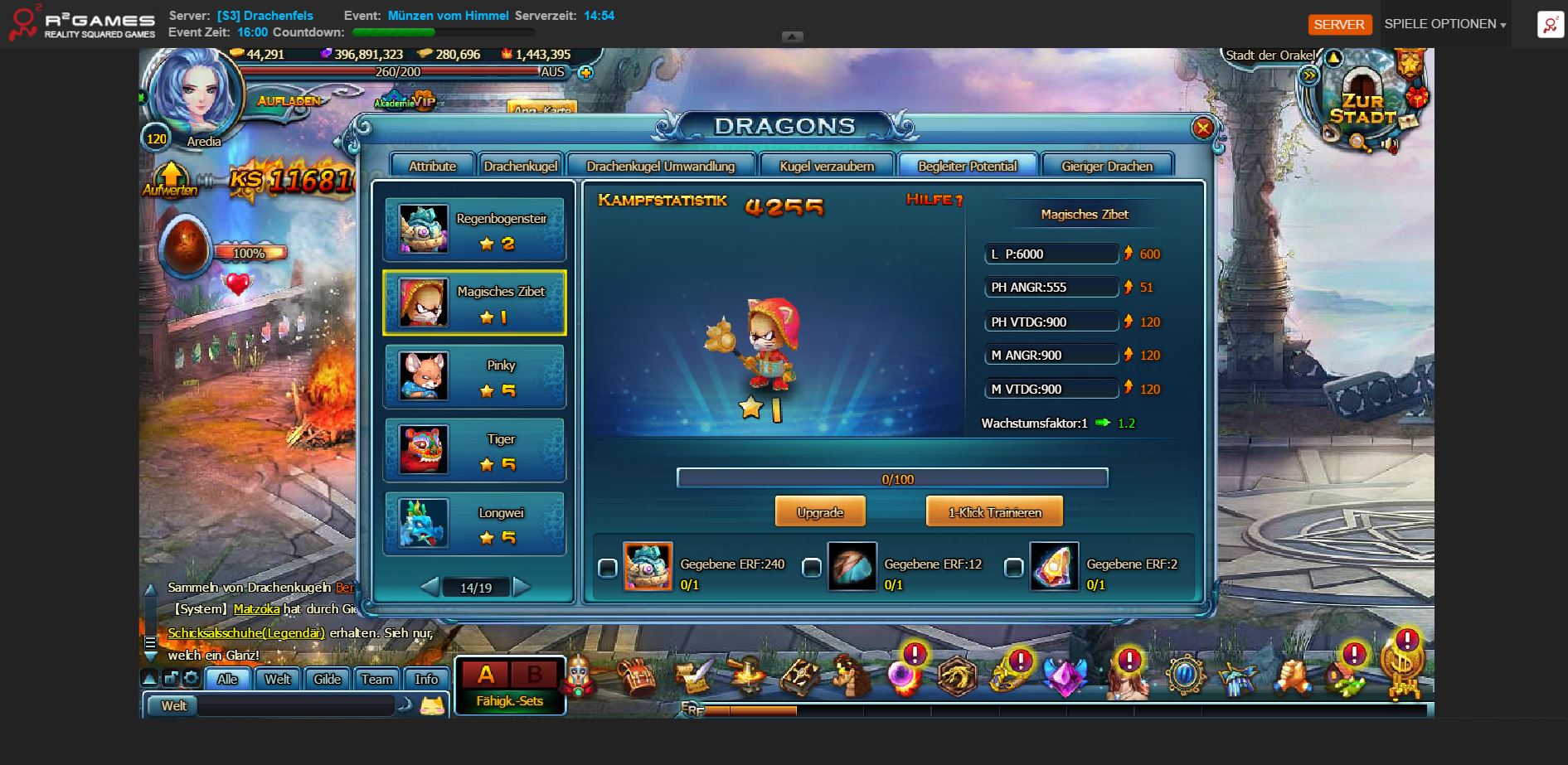Pick the Longwei companion

474,524
